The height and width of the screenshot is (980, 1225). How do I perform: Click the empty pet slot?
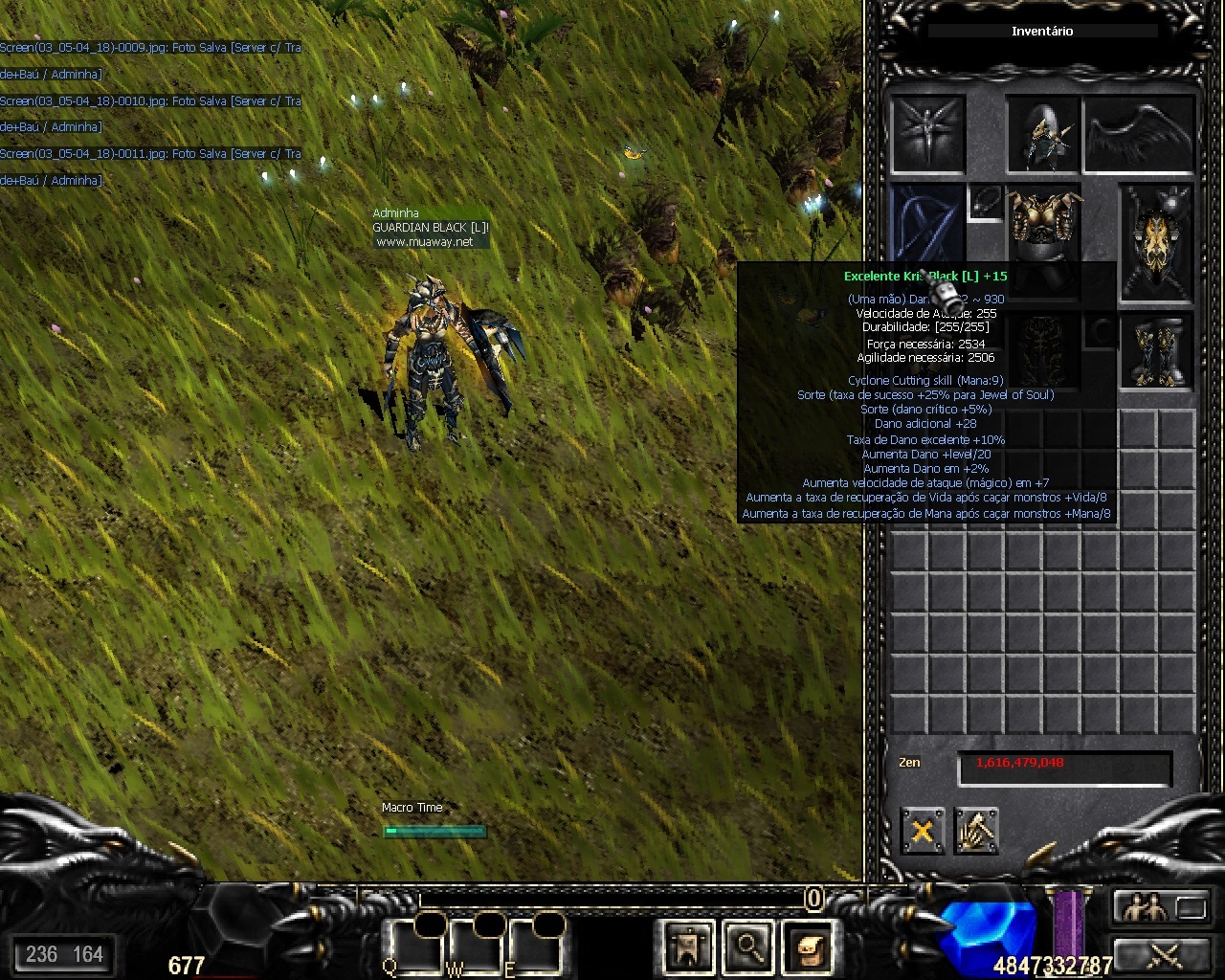pyautogui.click(x=927, y=134)
